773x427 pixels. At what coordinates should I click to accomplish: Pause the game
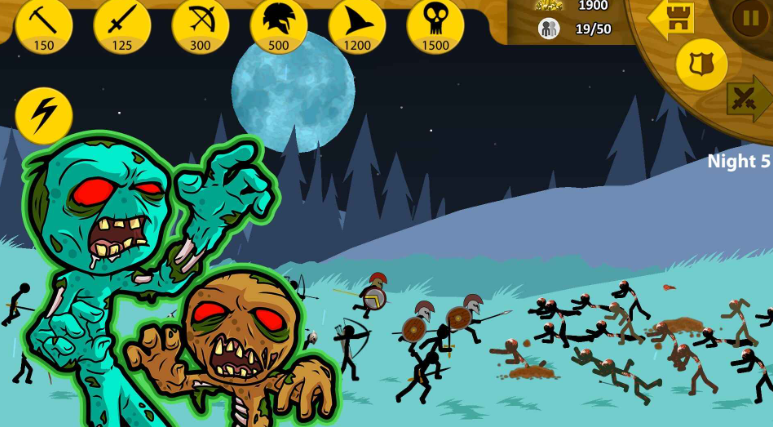click(749, 17)
